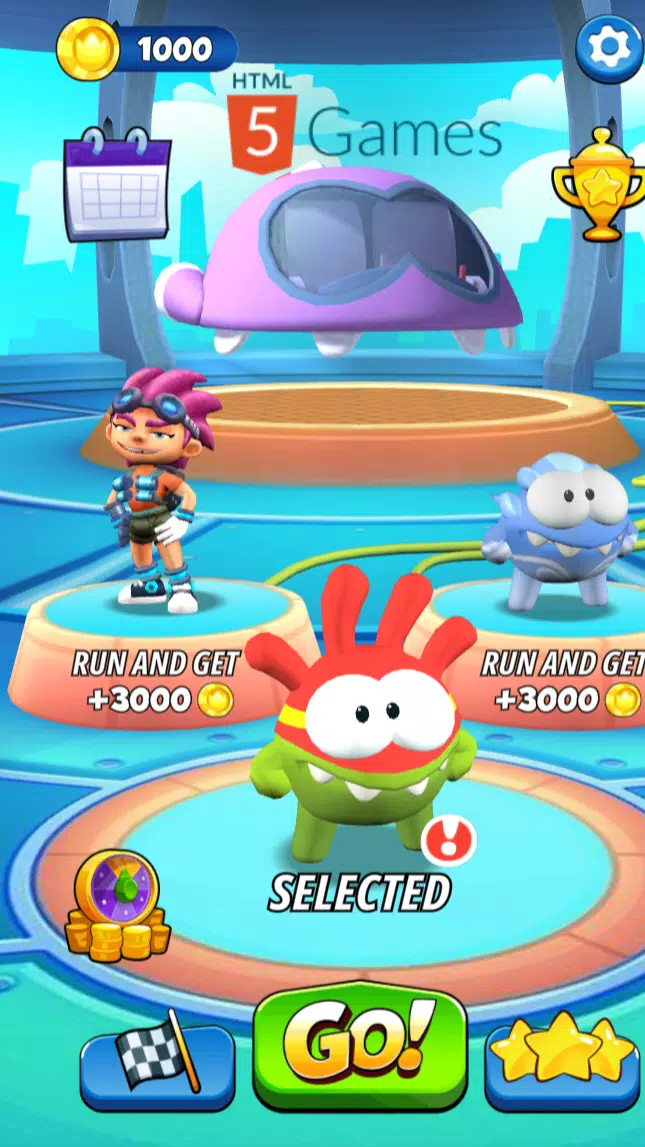Image resolution: width=645 pixels, height=1147 pixels.
Task: Spin the lucky wheel with coins
Action: pos(118,906)
